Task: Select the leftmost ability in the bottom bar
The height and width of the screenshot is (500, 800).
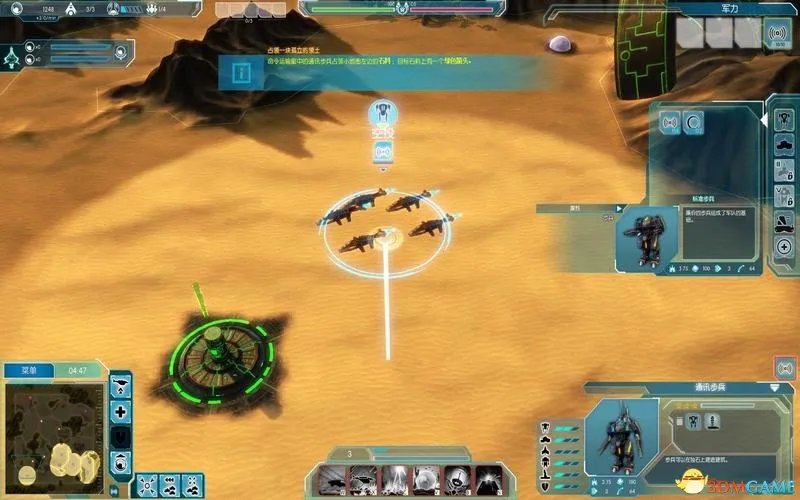Action: 332,478
